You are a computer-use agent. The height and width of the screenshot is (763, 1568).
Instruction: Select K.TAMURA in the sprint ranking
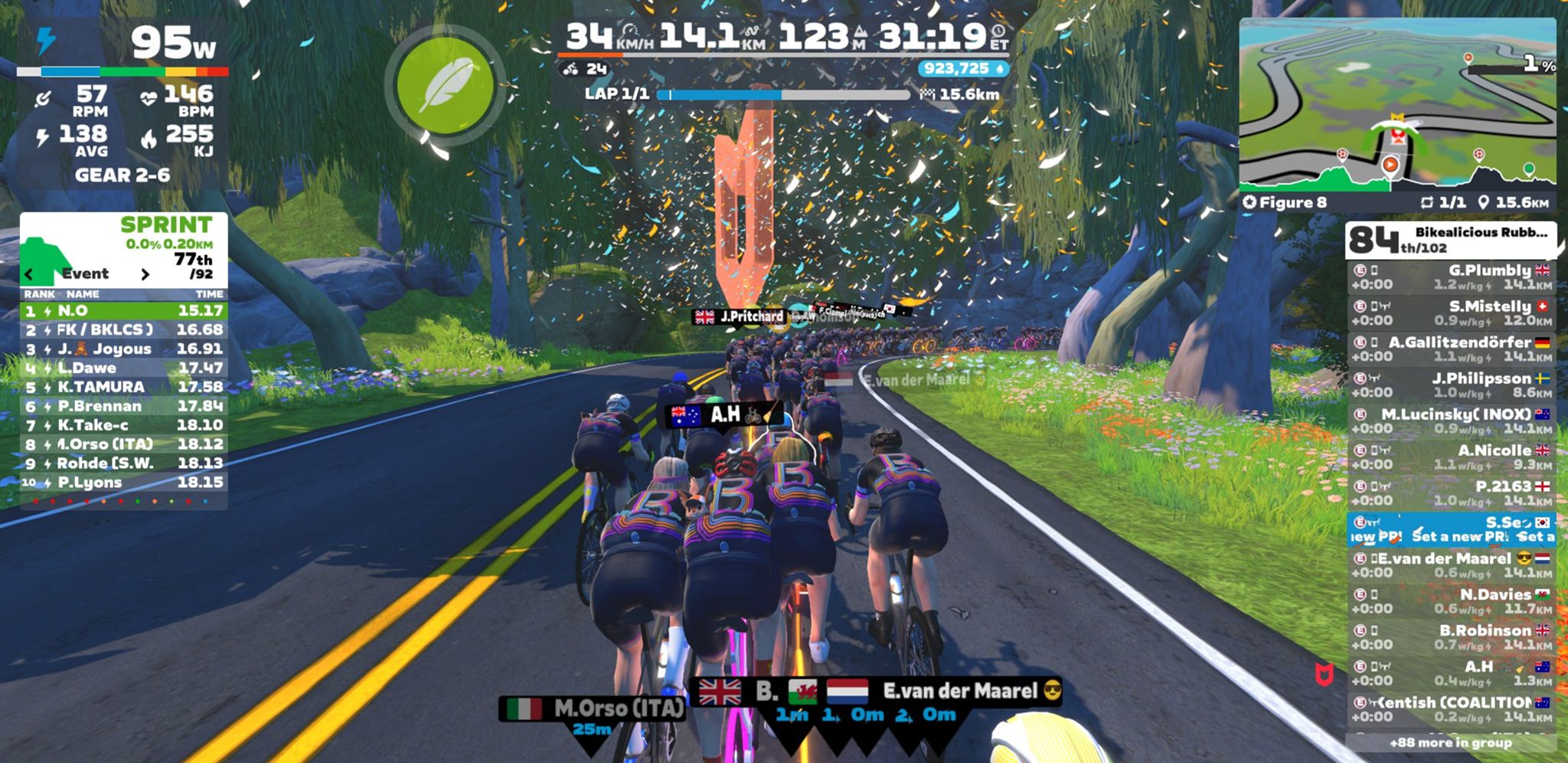coord(123,387)
